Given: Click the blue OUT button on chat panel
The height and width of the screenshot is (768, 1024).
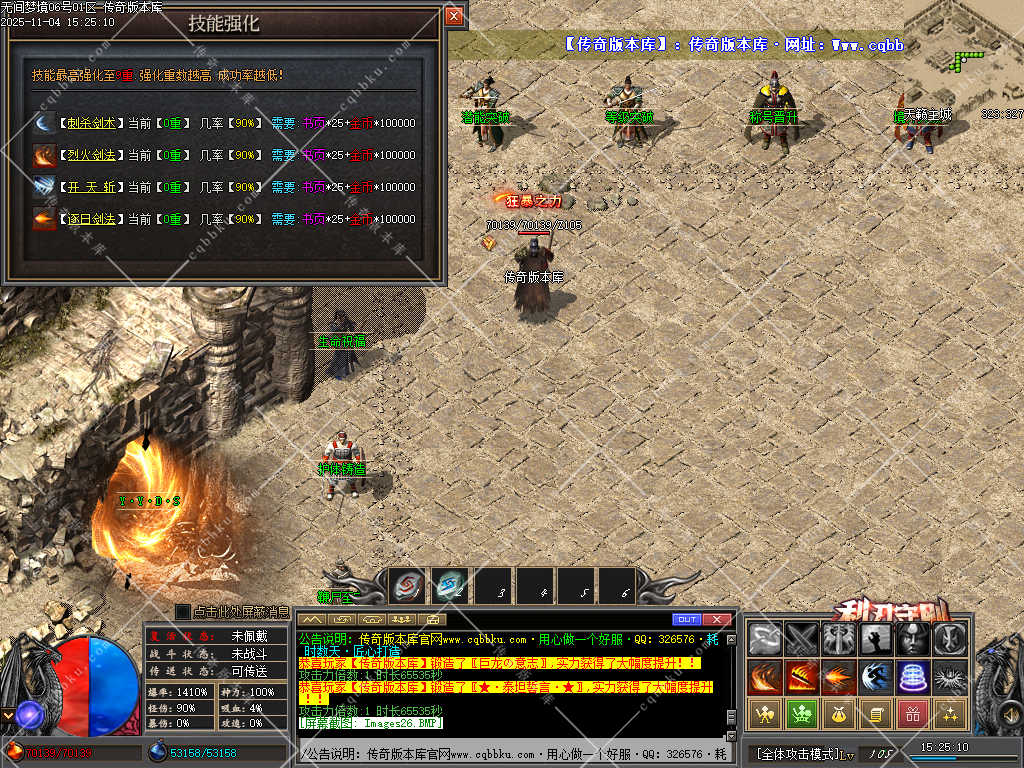Looking at the screenshot, I should click(686, 619).
